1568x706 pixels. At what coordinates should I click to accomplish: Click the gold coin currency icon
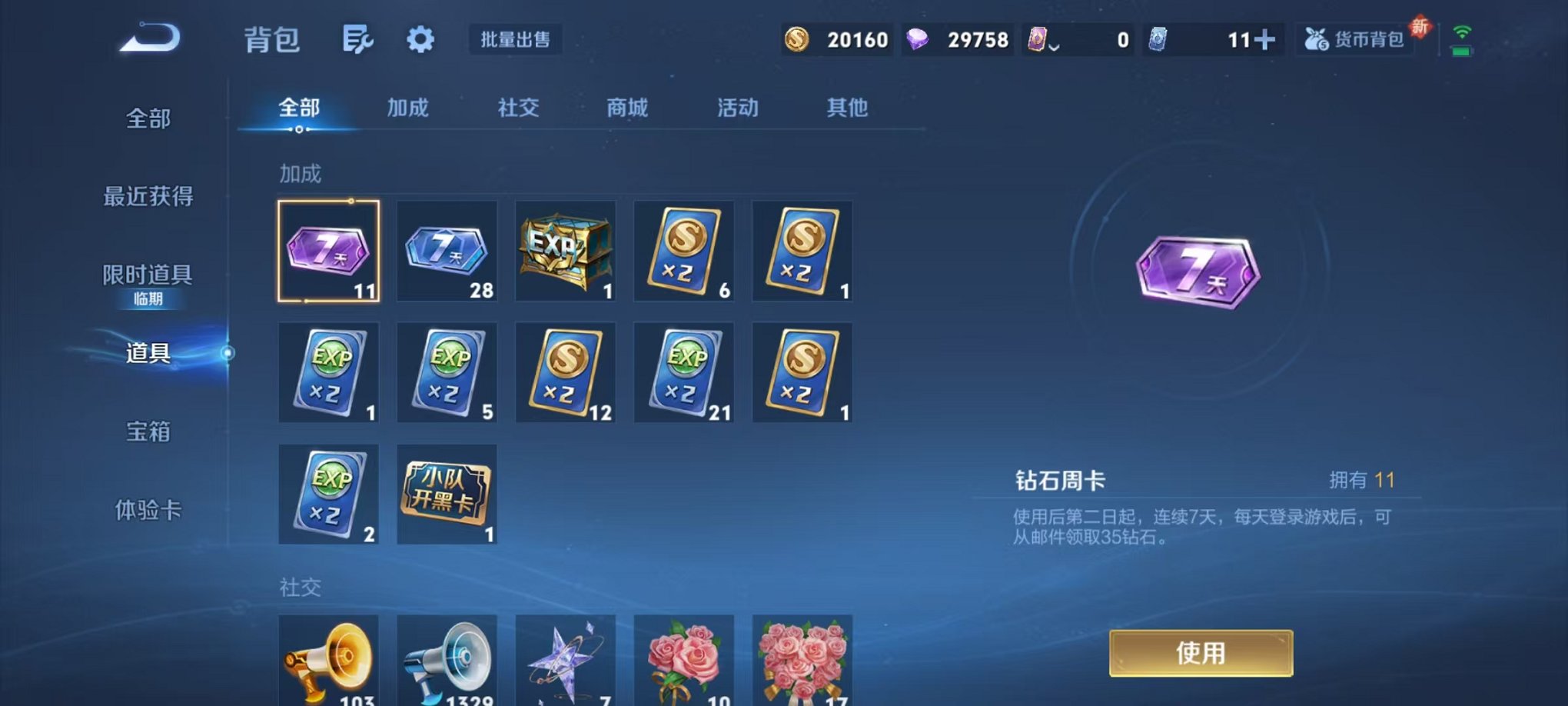tap(797, 39)
